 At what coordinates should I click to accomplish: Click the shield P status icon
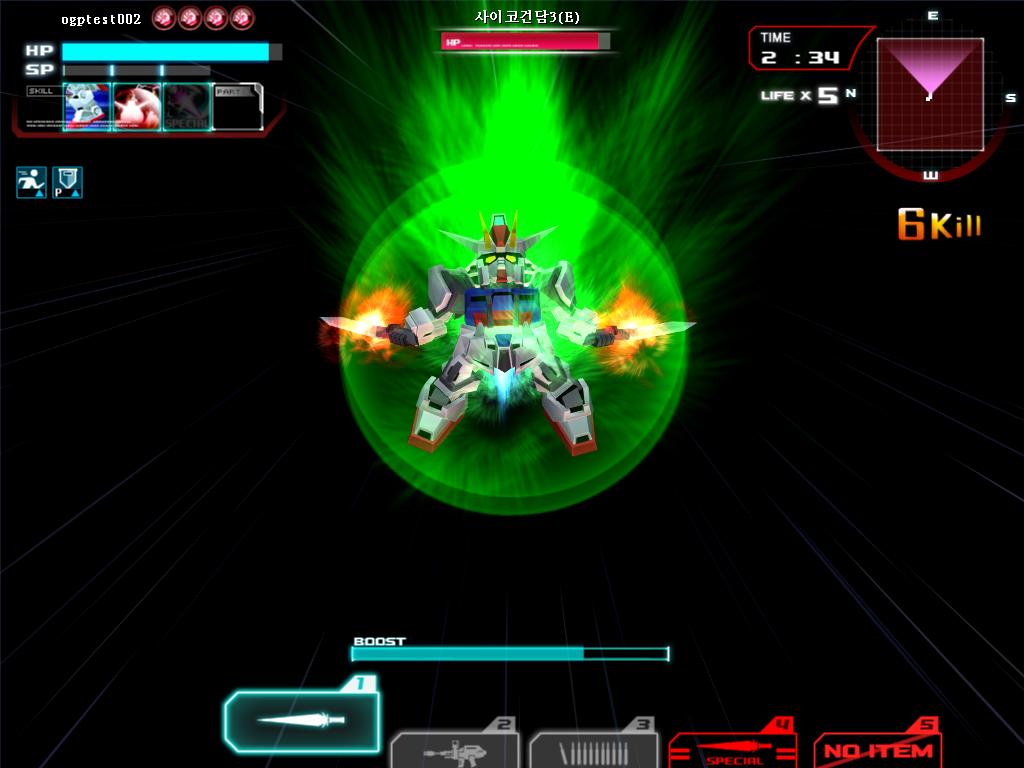point(67,182)
